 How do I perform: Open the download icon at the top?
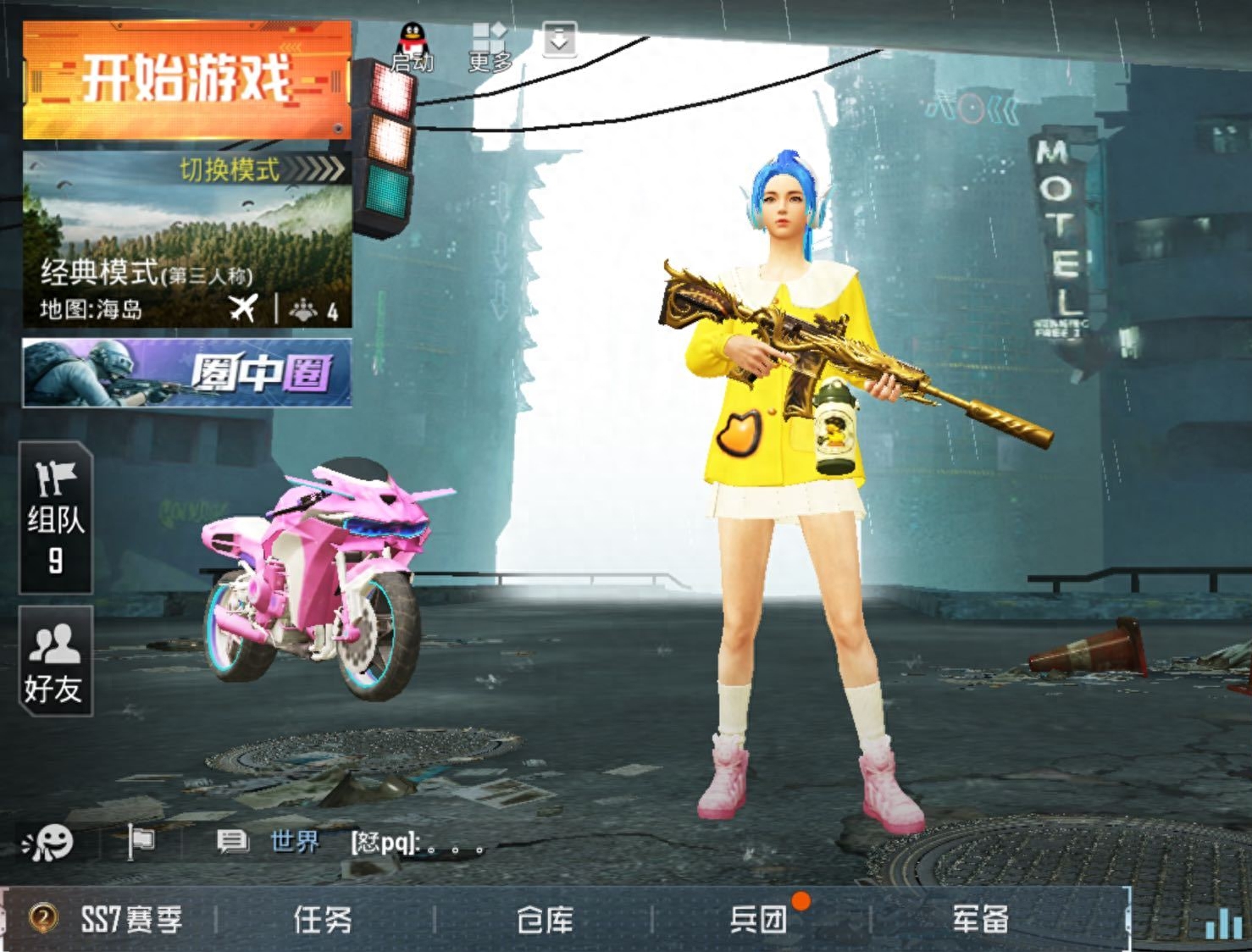pyautogui.click(x=558, y=40)
